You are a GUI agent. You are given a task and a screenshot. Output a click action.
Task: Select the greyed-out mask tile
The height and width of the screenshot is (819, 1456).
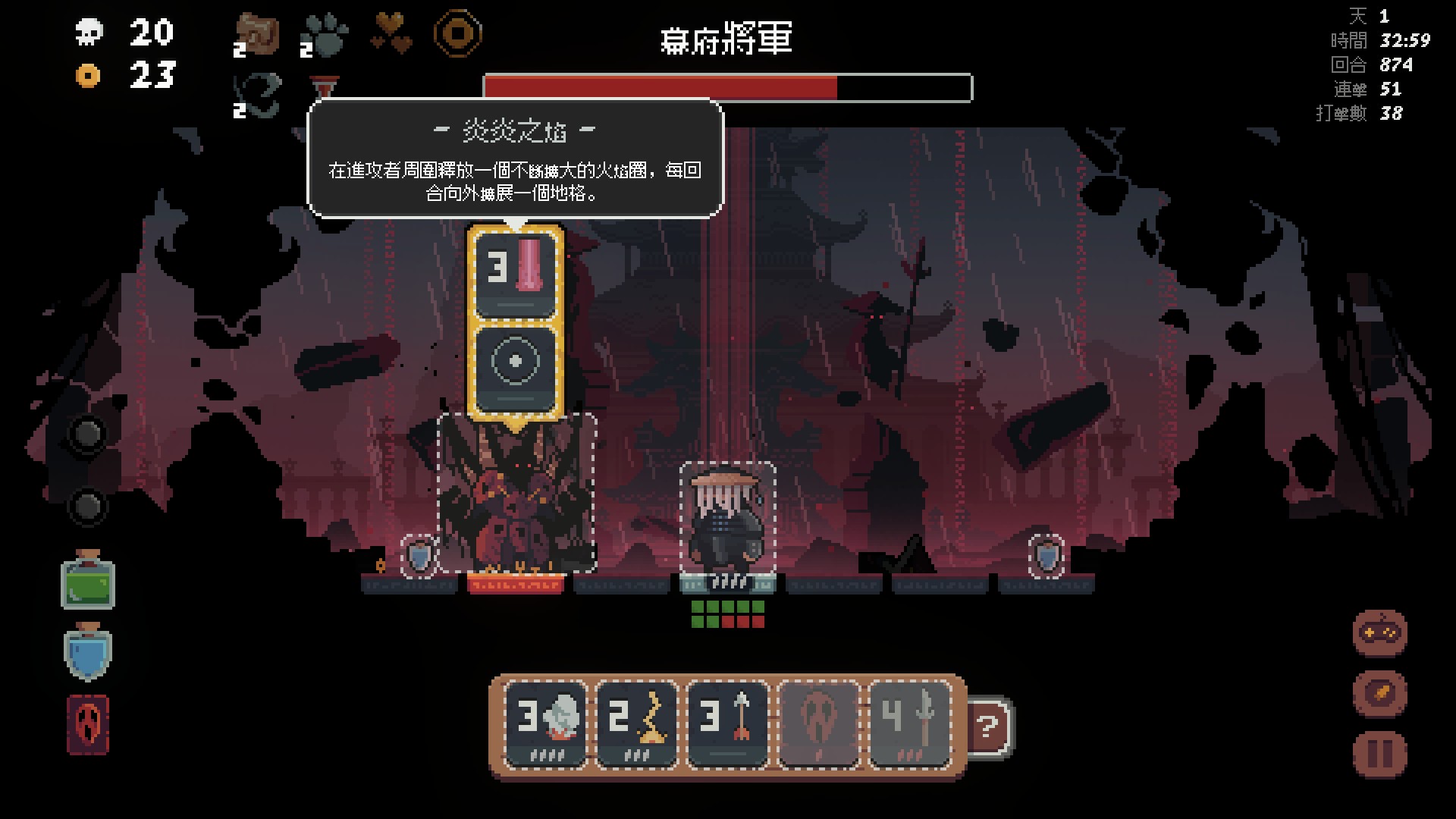point(819,723)
